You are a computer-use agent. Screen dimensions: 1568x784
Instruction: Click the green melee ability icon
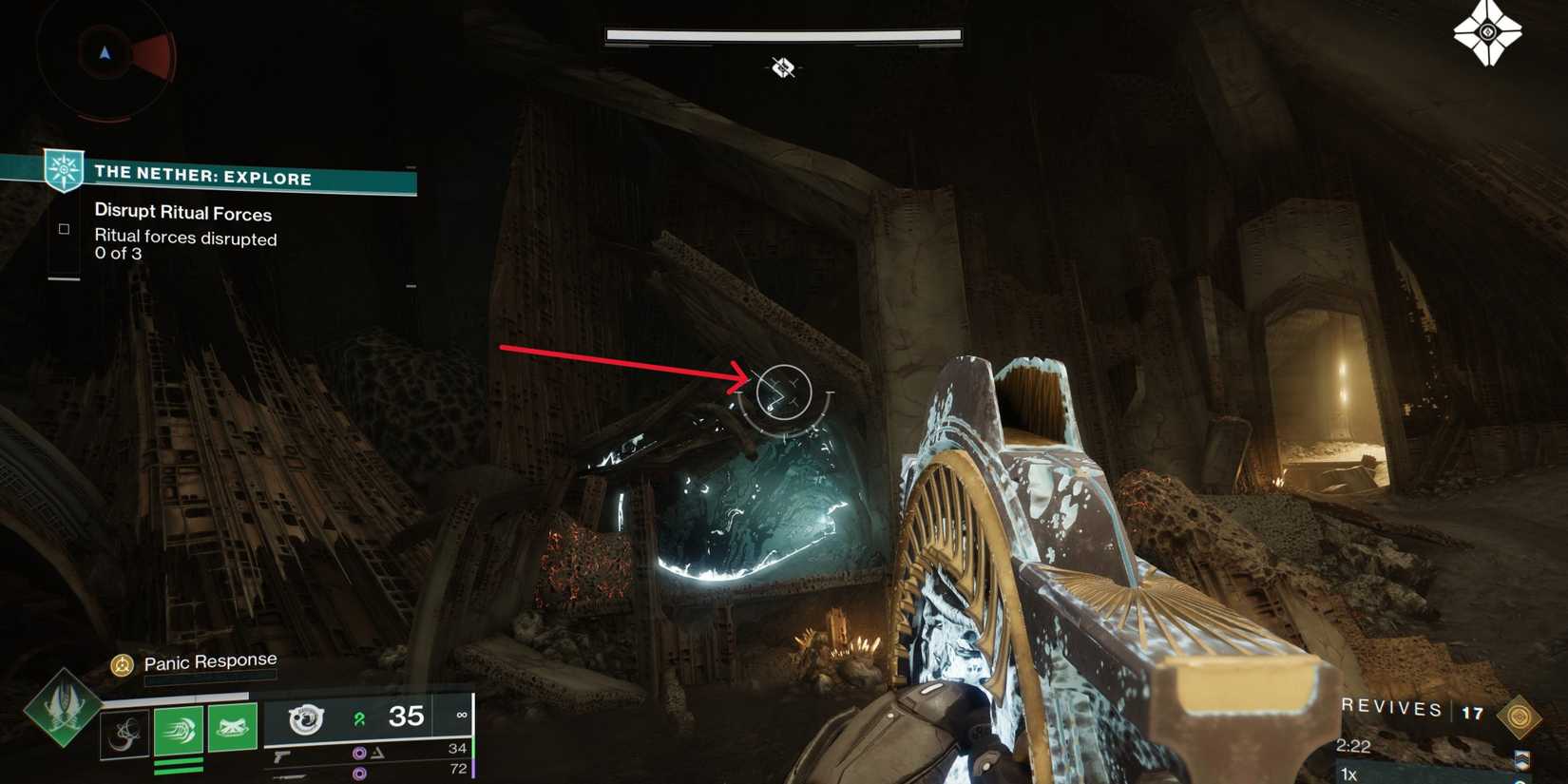click(x=232, y=728)
